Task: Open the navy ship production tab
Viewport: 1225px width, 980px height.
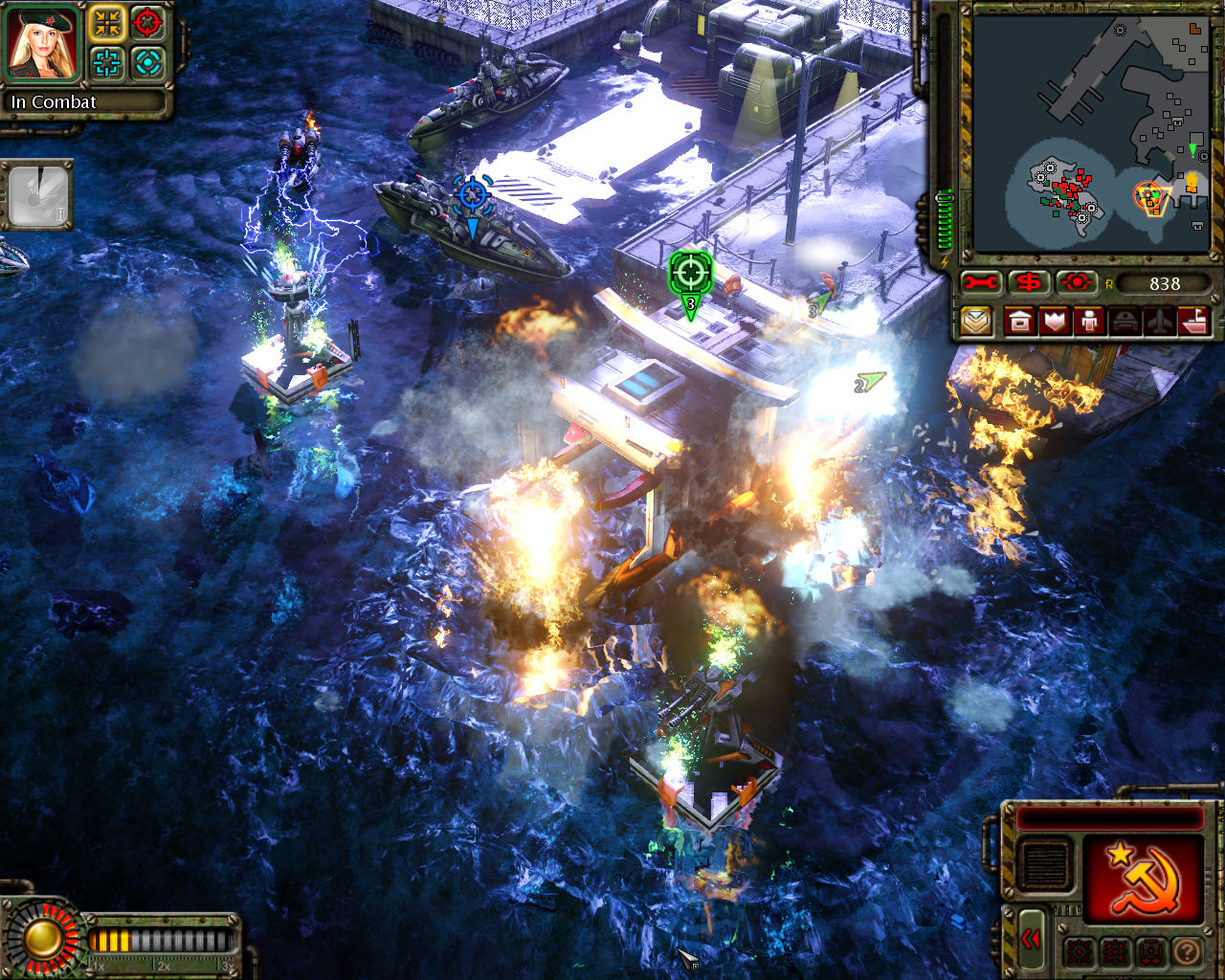Action: tap(1193, 322)
